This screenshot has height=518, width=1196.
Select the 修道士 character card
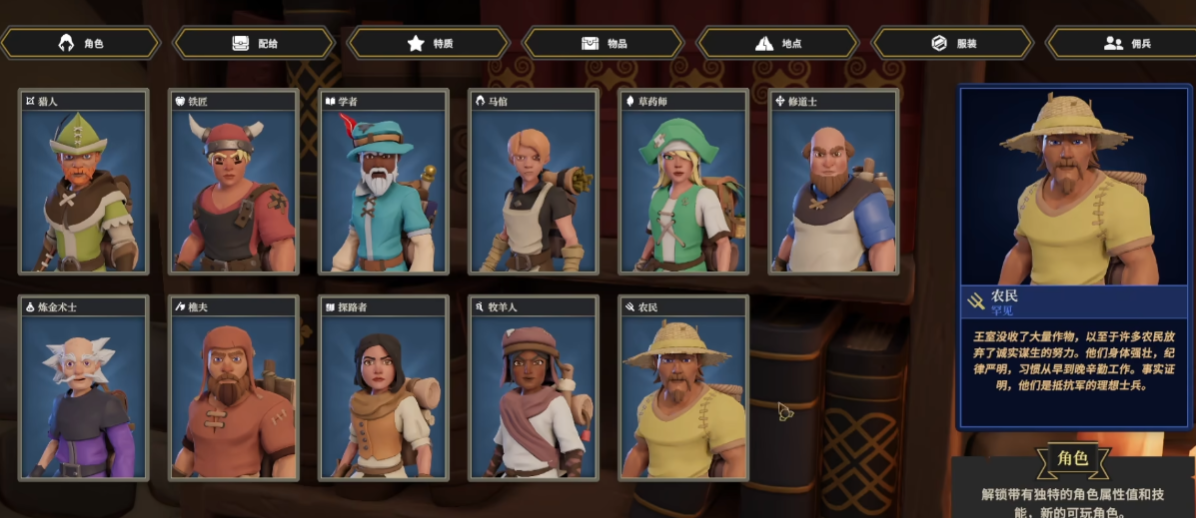click(x=834, y=182)
